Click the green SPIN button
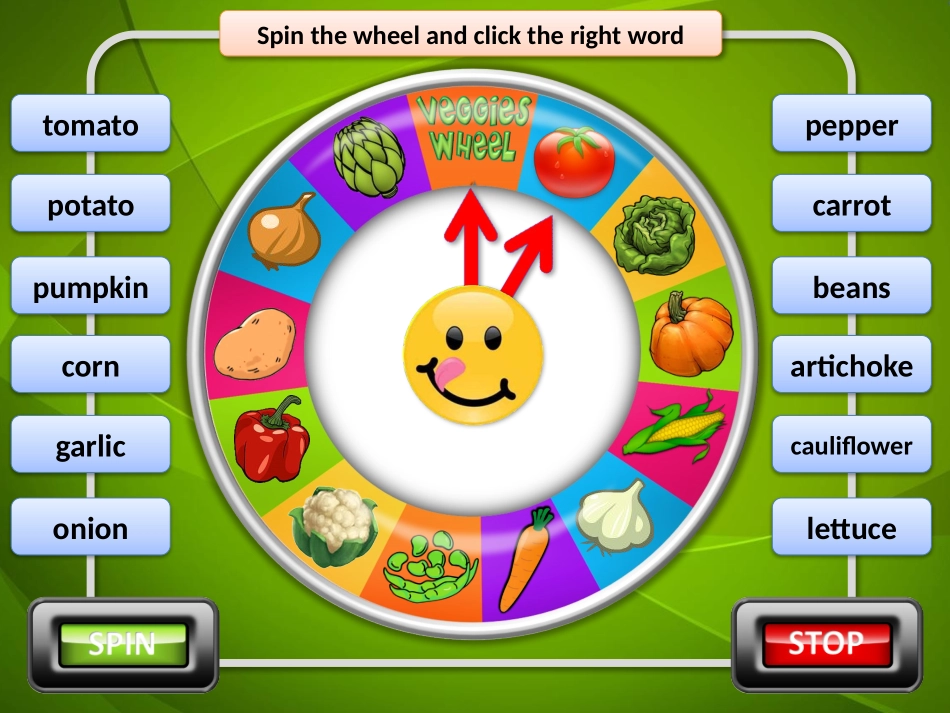The height and width of the screenshot is (713, 950). click(123, 644)
